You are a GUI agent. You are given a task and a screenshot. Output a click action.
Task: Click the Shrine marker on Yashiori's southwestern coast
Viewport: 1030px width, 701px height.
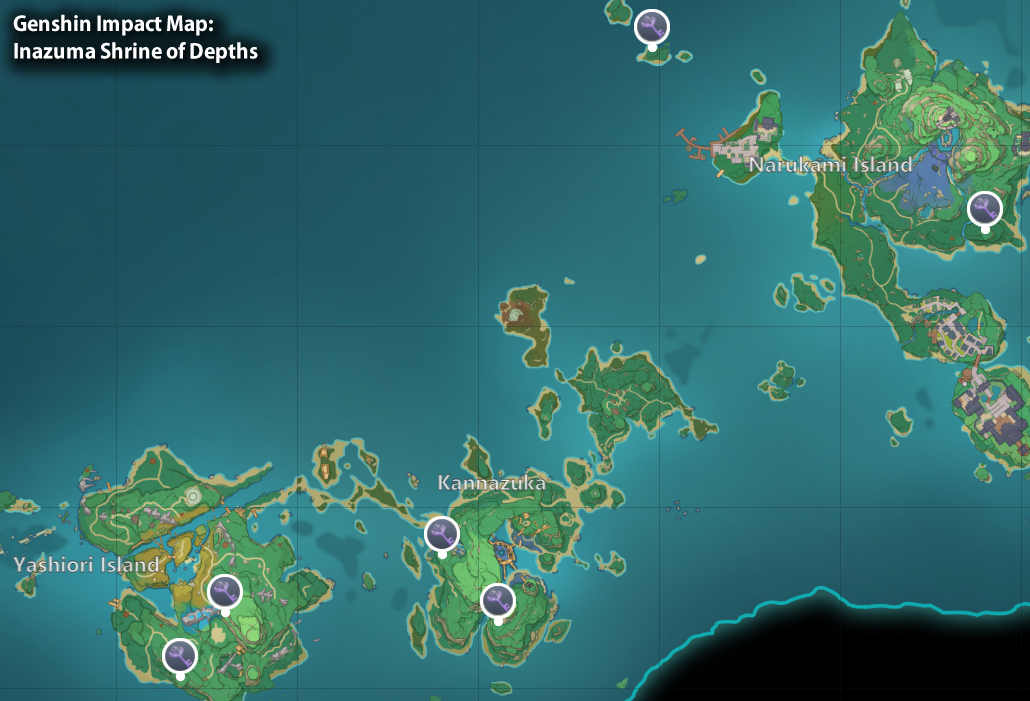pyautogui.click(x=180, y=656)
